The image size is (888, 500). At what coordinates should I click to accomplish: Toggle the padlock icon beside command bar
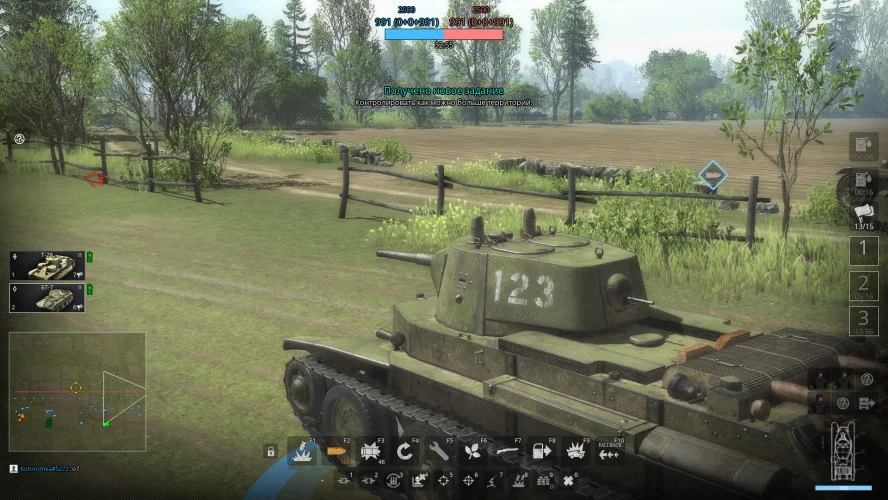pos(270,452)
